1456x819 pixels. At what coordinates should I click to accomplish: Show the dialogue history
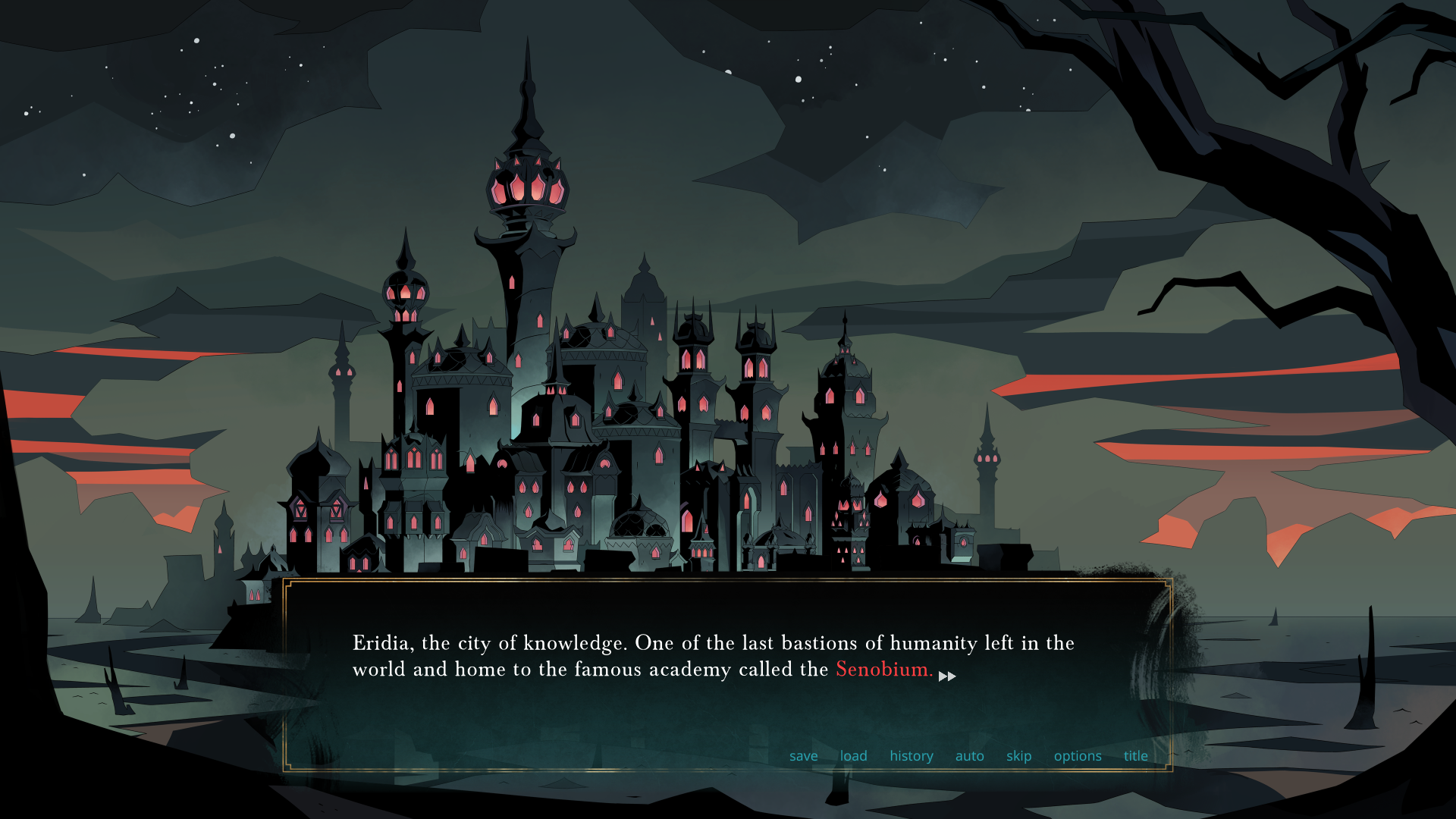pyautogui.click(x=911, y=756)
